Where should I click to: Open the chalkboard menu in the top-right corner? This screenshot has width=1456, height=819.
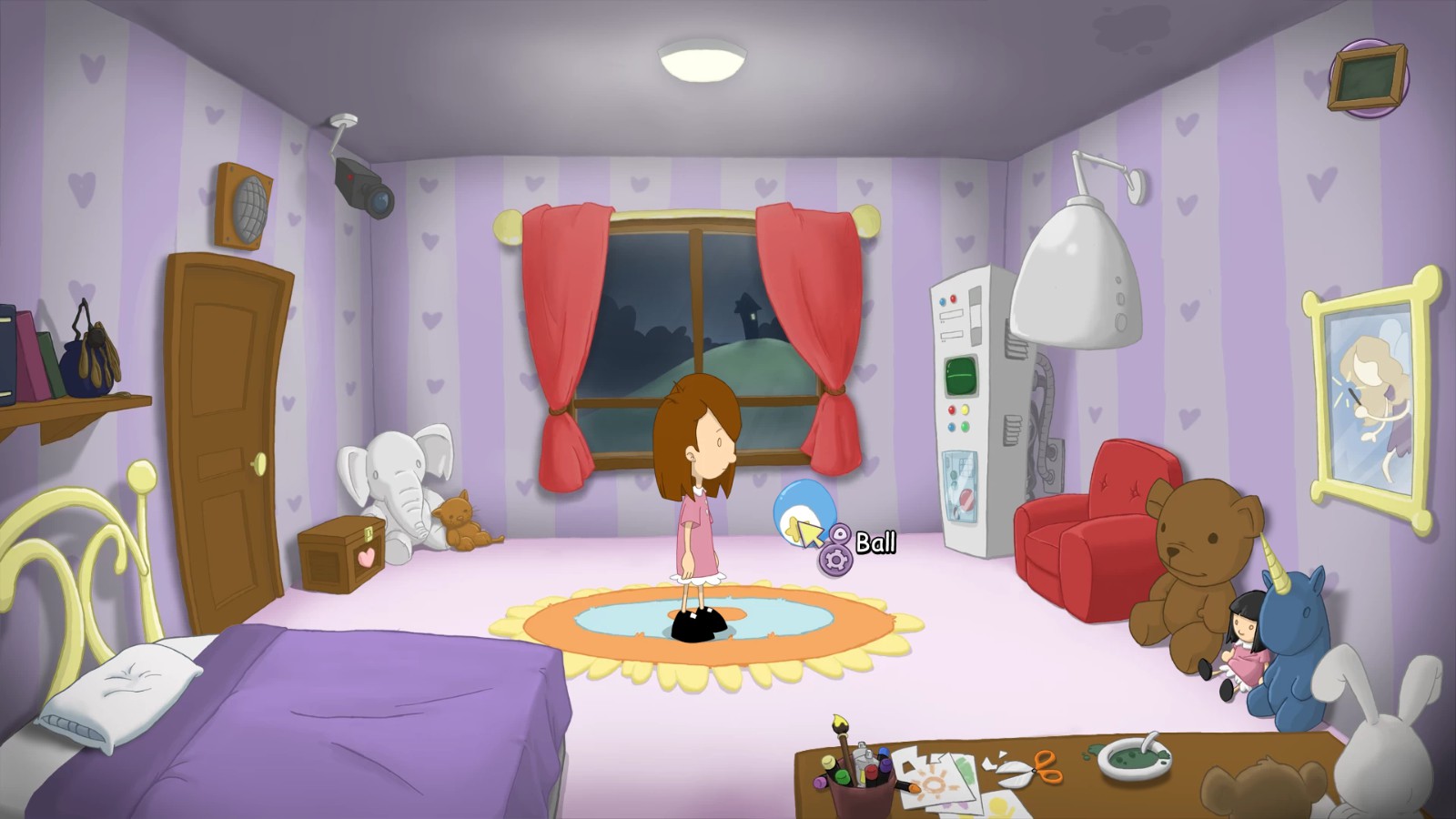(1367, 75)
